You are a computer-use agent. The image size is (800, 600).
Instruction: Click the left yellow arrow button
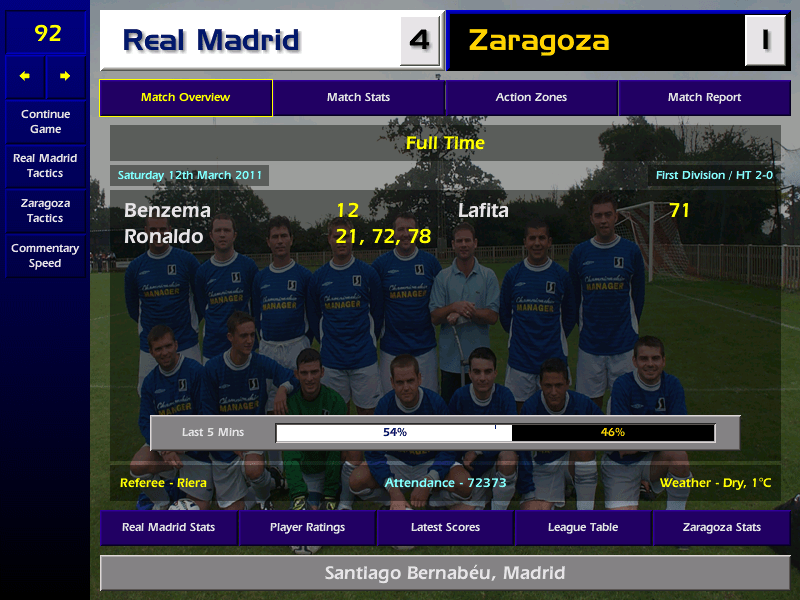click(x=25, y=76)
